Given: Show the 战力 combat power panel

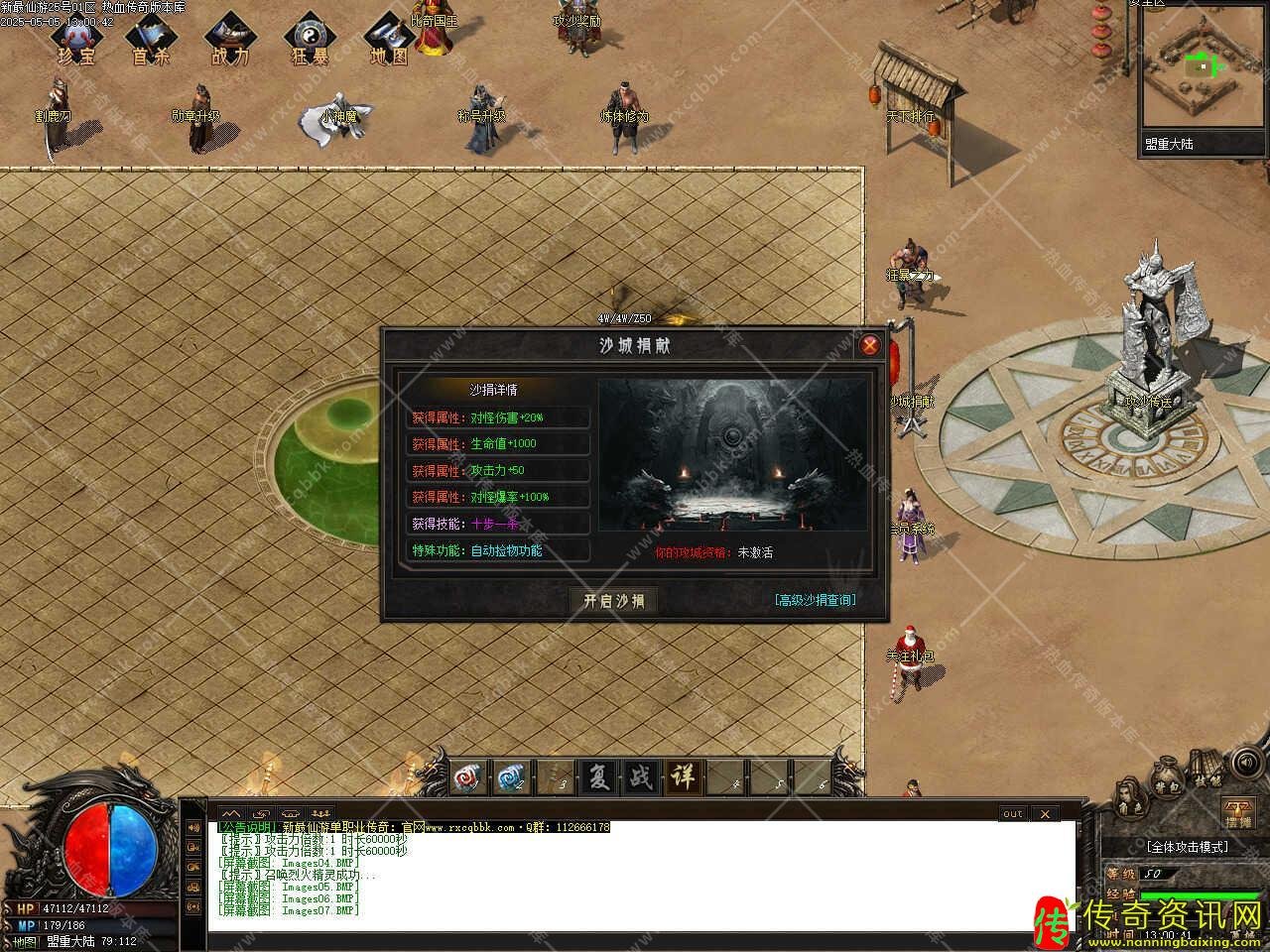Looking at the screenshot, I should (230, 39).
